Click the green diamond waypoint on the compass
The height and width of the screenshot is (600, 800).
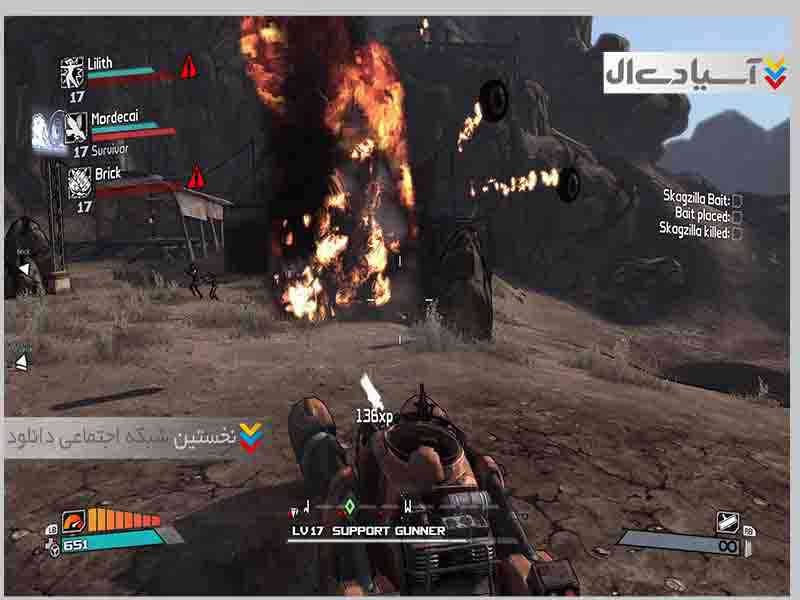(x=350, y=506)
